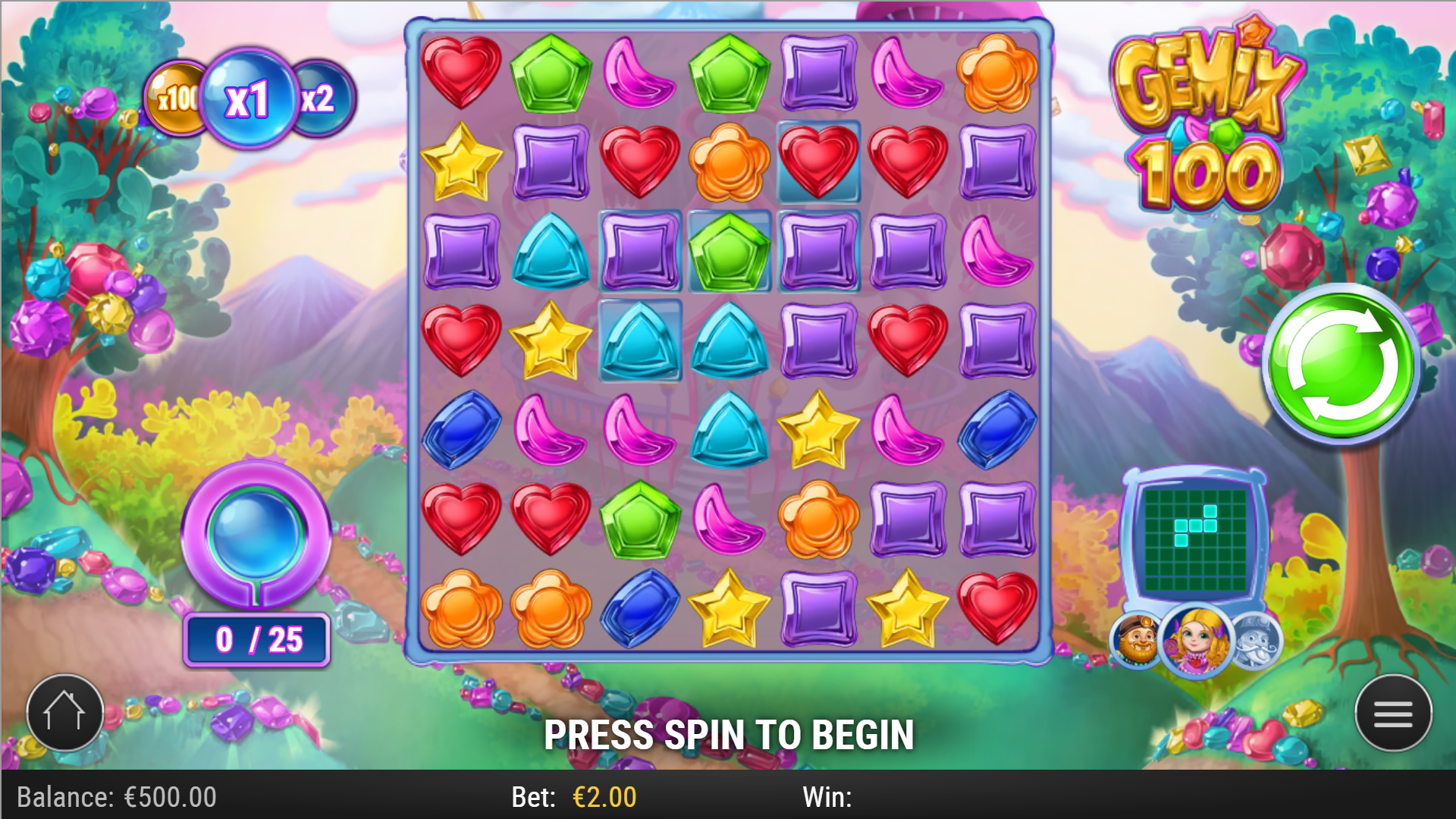Screen dimensions: 1456x819
Task: Select the red heart gem in top-left corner
Action: (x=460, y=71)
